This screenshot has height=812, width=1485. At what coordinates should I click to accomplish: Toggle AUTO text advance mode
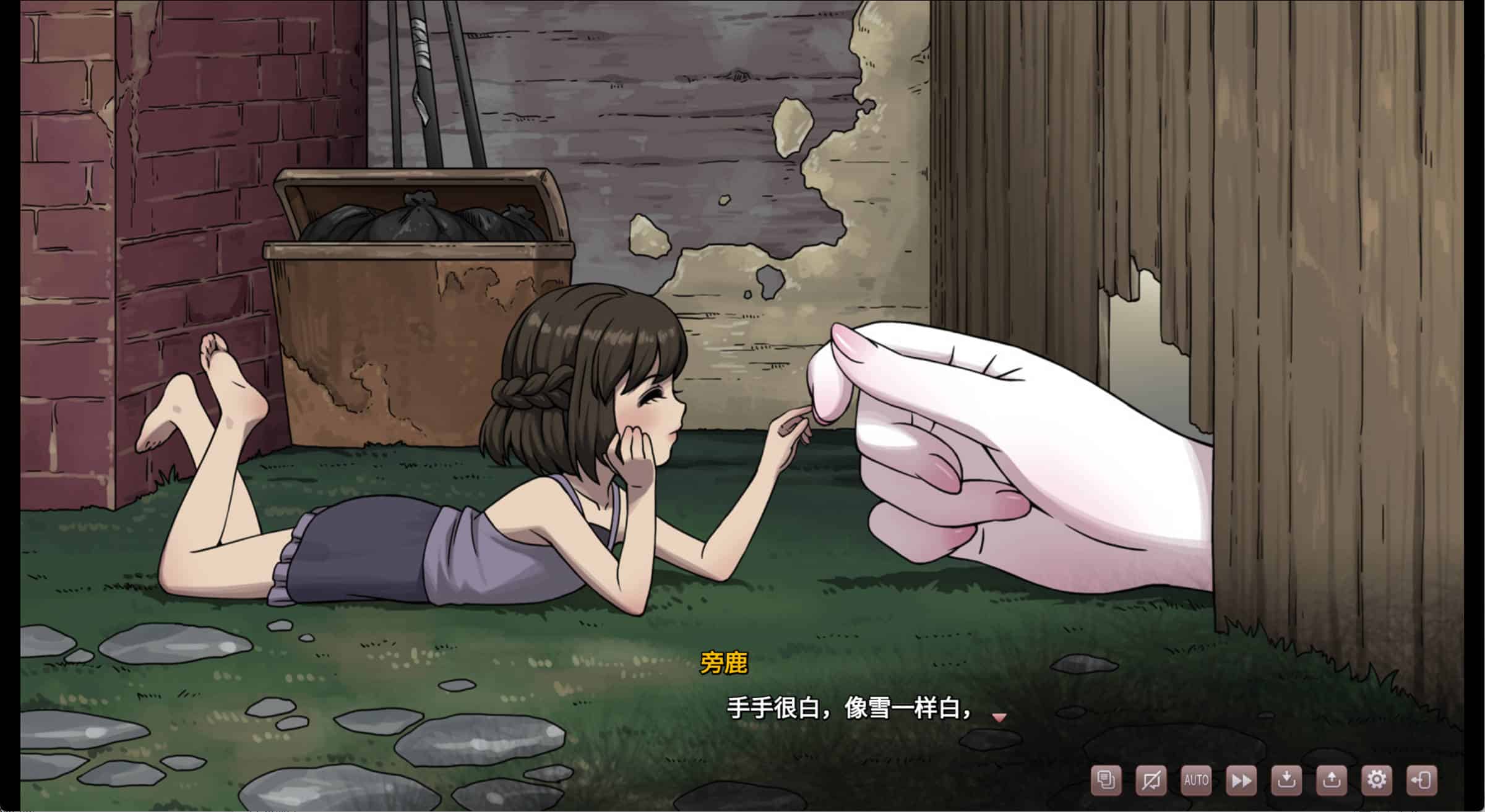click(1196, 780)
